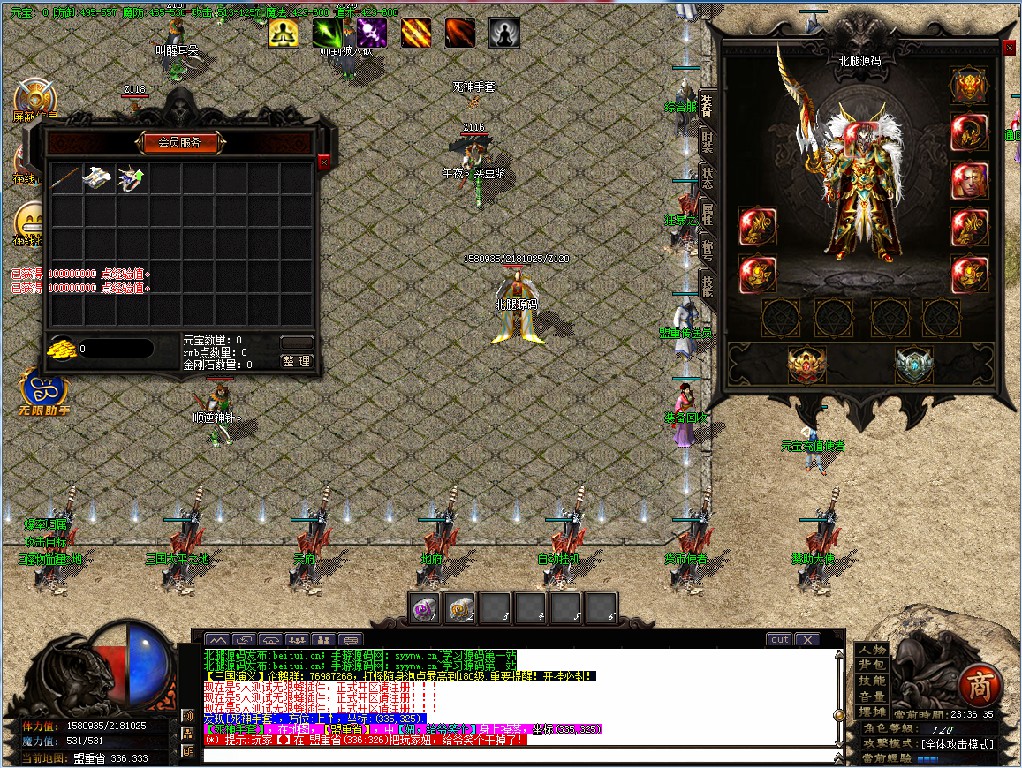The image size is (1022, 768).
Task: Click the 屏蔽信息 shield icon
Action: click(36, 100)
